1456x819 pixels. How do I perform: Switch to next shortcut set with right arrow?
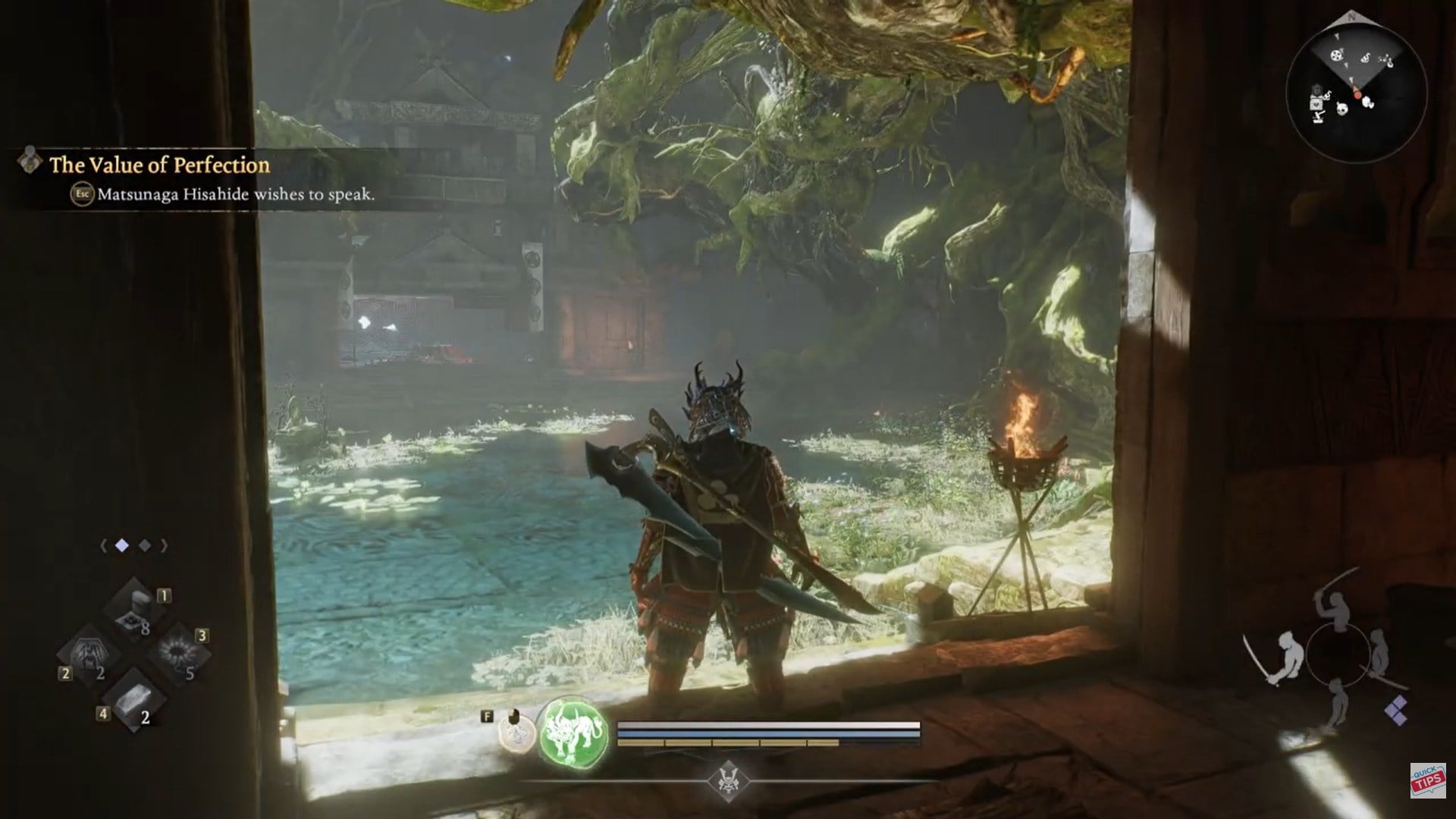point(164,545)
